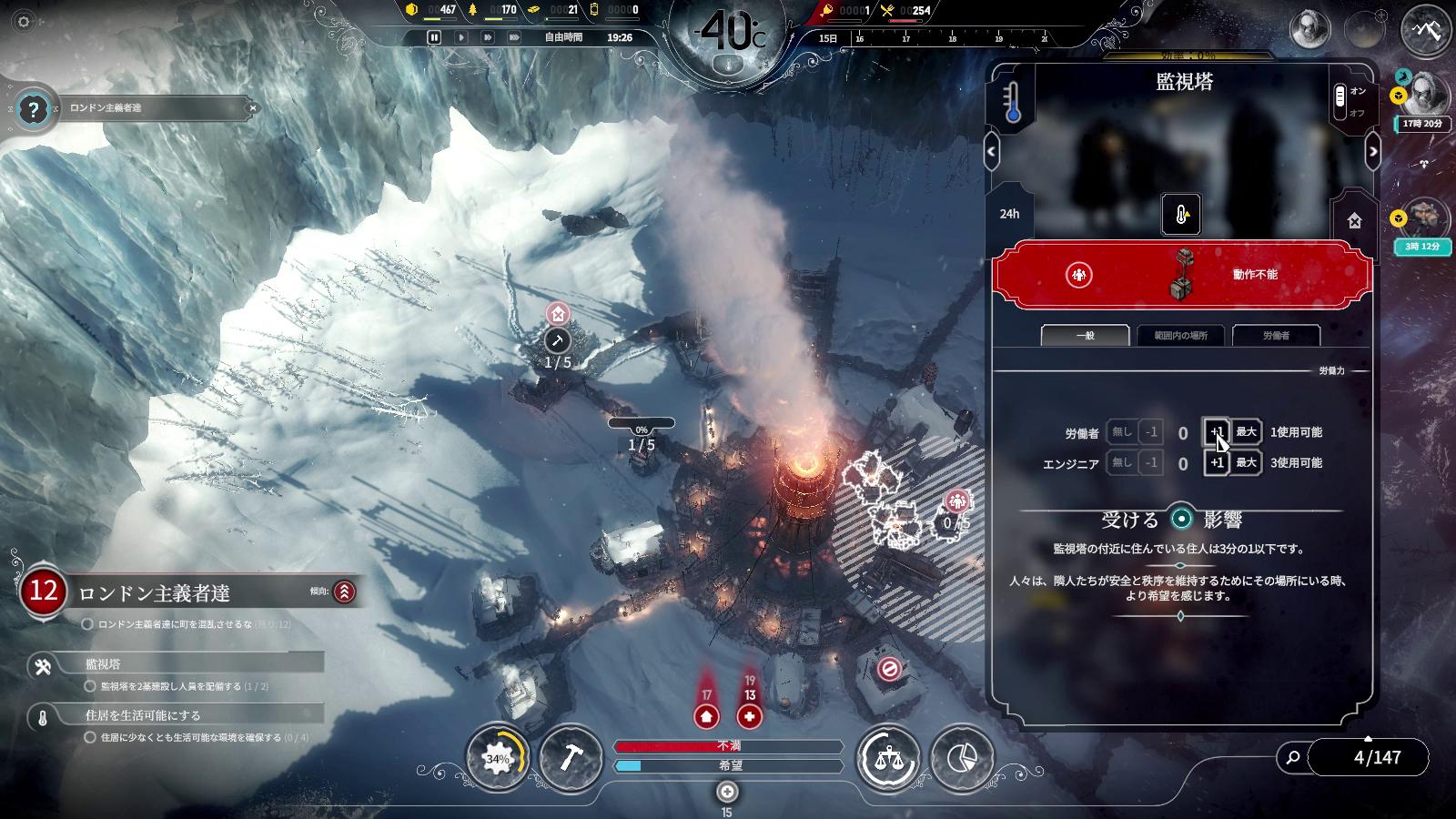Switch to the 労働者 tab
The height and width of the screenshot is (819, 1456).
click(x=1276, y=335)
